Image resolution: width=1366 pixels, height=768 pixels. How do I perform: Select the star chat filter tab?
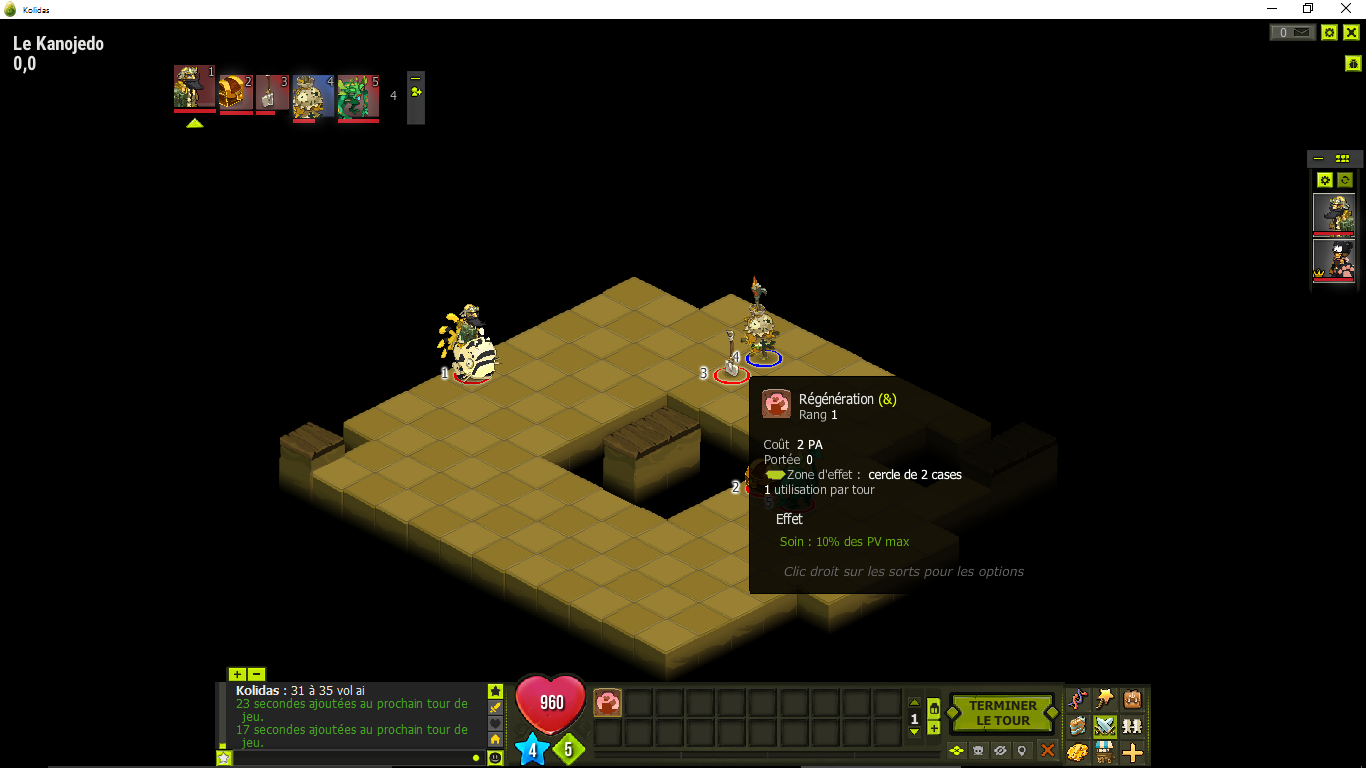pyautogui.click(x=496, y=691)
